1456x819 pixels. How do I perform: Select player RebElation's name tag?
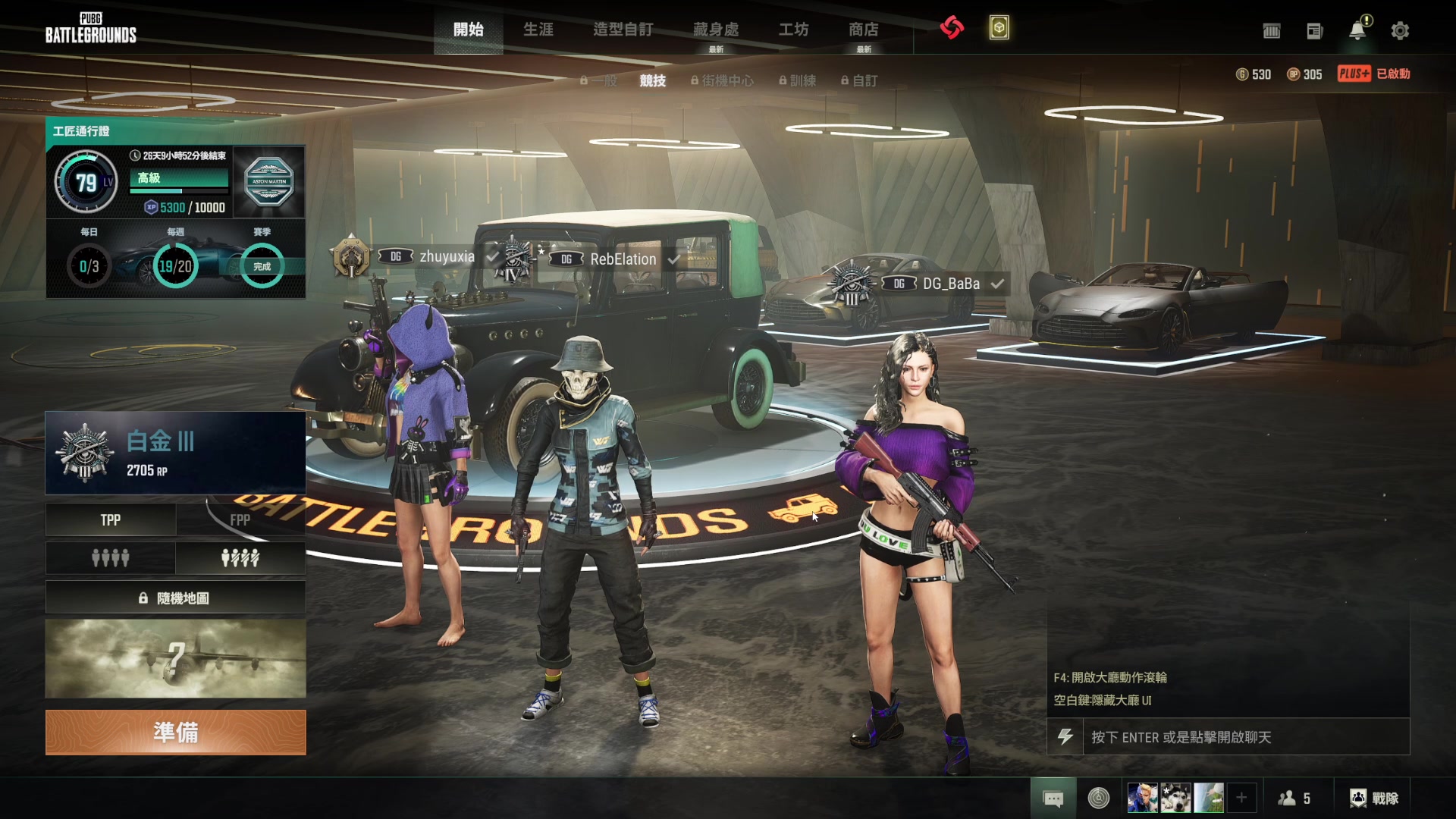pyautogui.click(x=623, y=259)
